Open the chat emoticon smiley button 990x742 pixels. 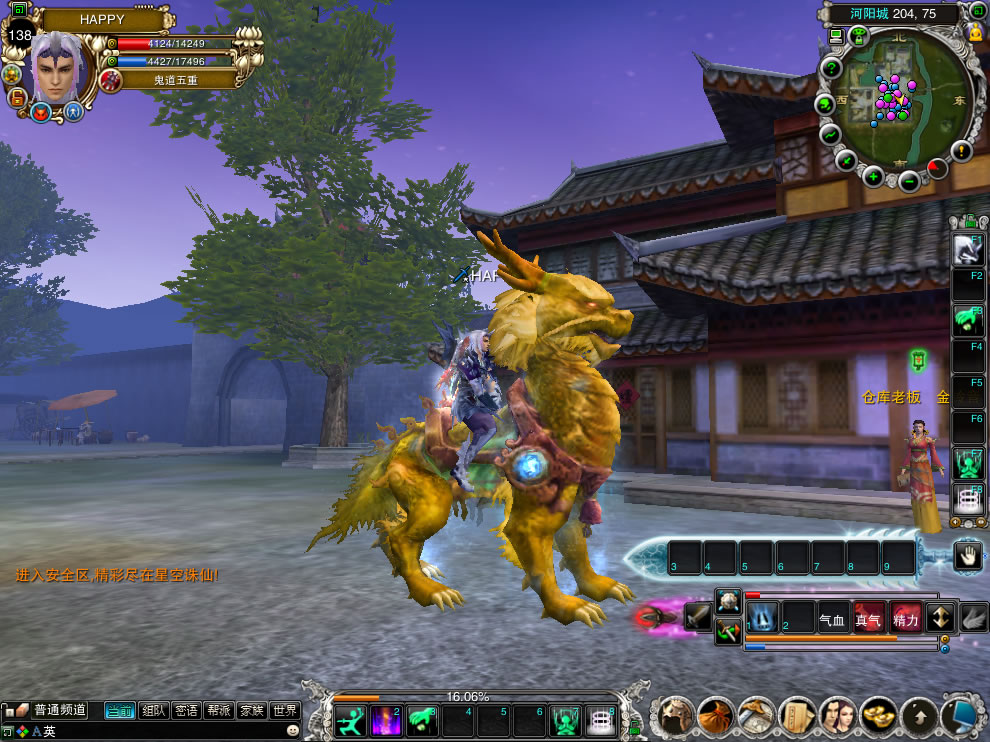[292, 731]
